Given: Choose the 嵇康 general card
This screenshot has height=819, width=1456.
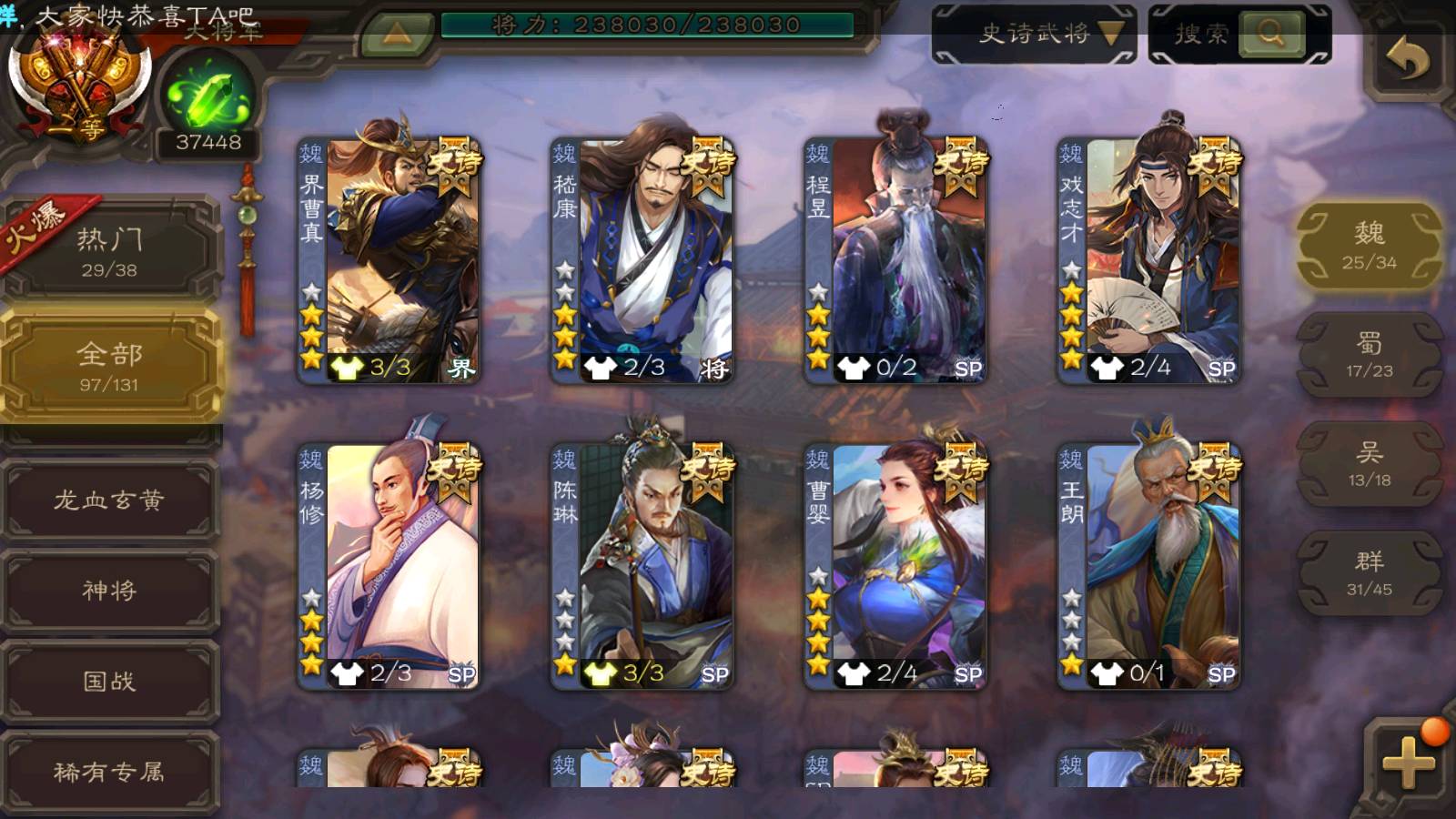Looking at the screenshot, I should 642,259.
